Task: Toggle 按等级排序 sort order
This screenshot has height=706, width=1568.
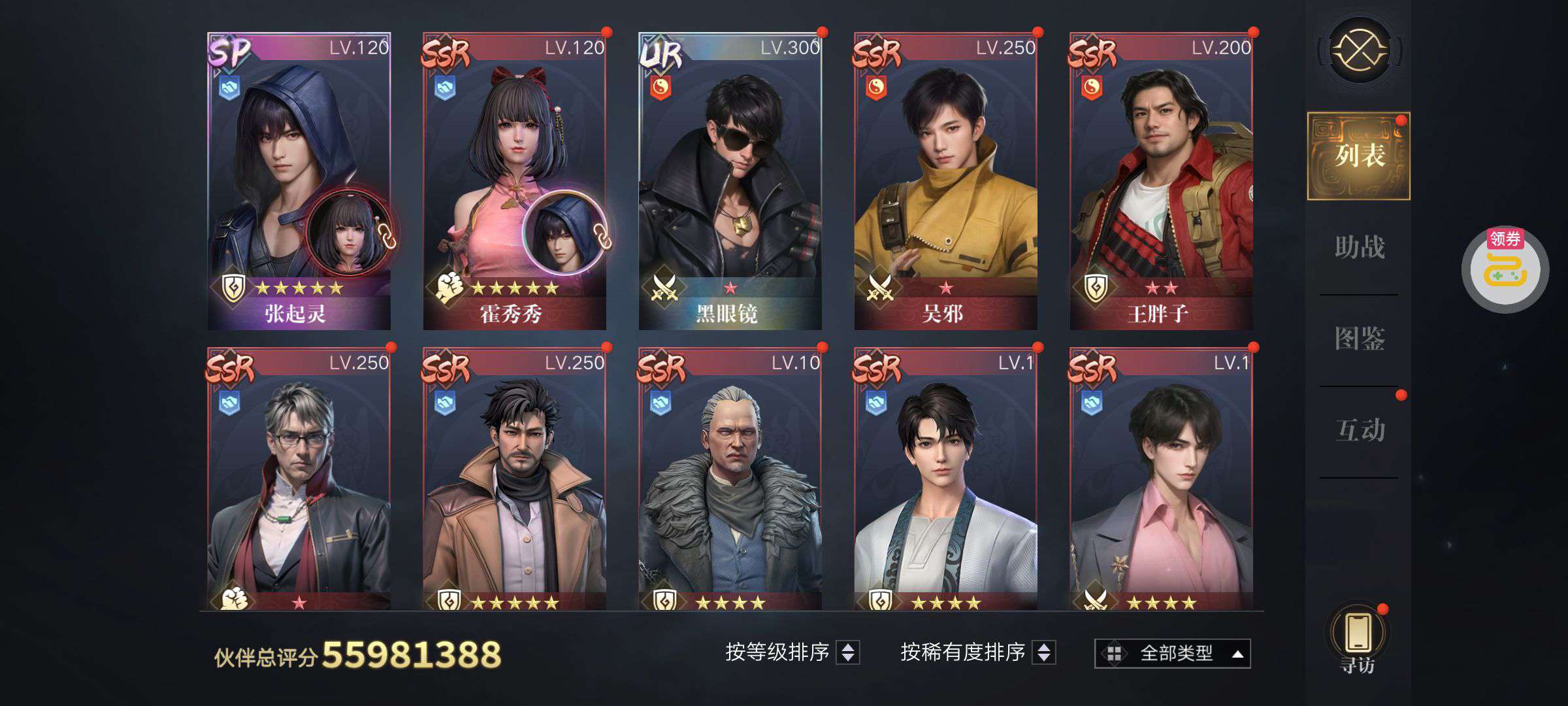Action: pos(847,652)
